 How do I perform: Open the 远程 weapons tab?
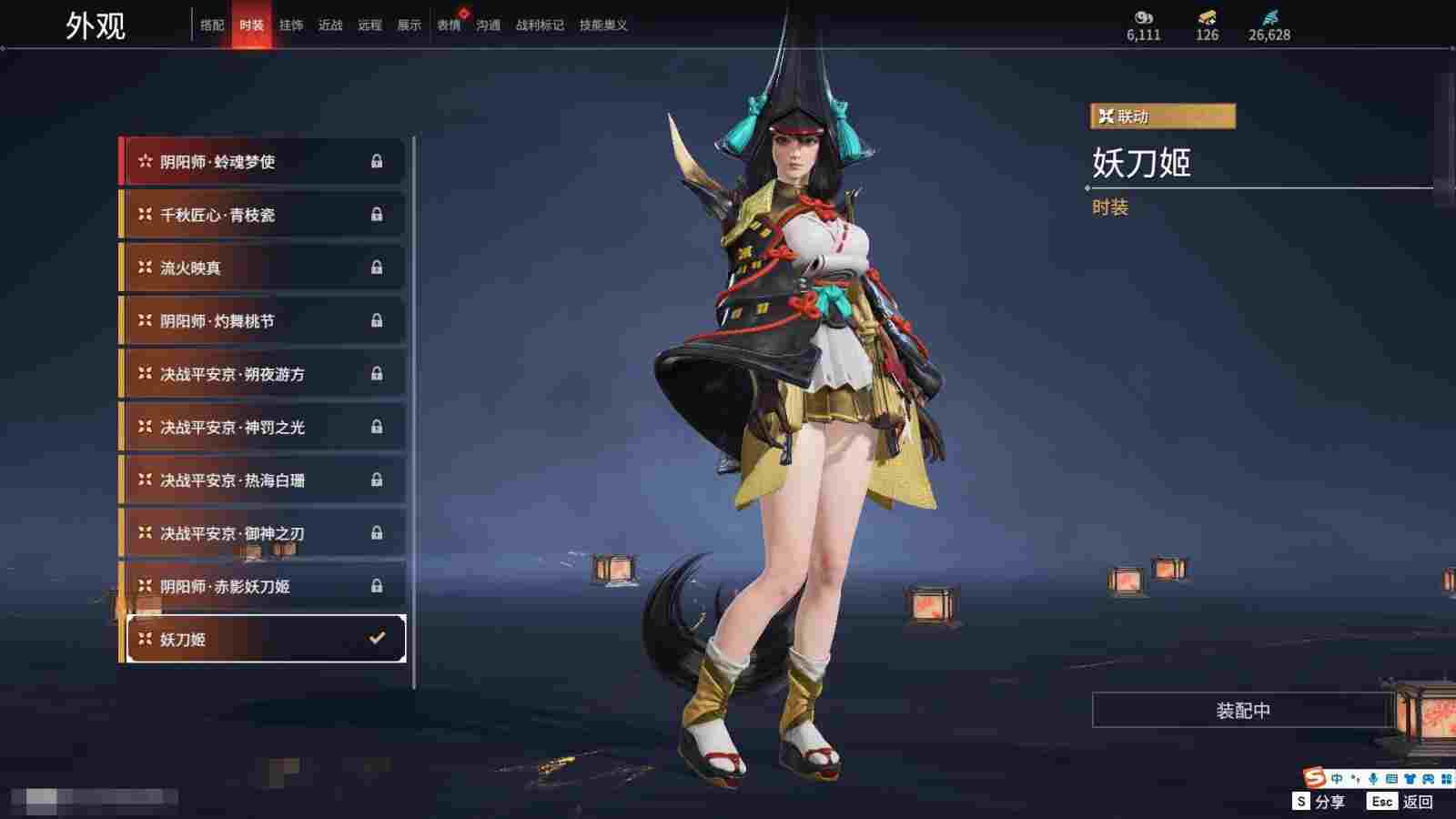pyautogui.click(x=369, y=25)
